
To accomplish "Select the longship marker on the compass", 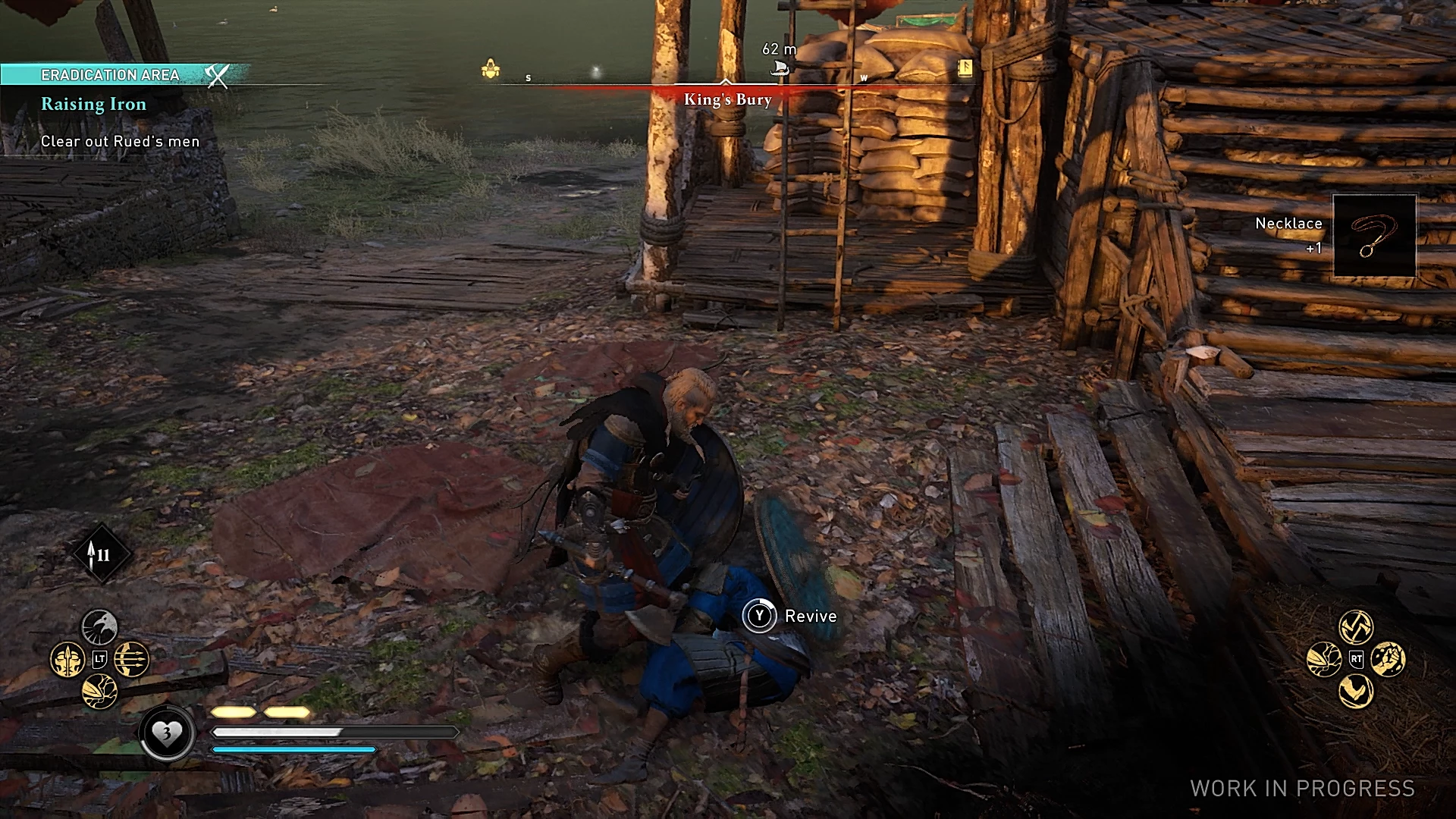I will click(x=779, y=69).
